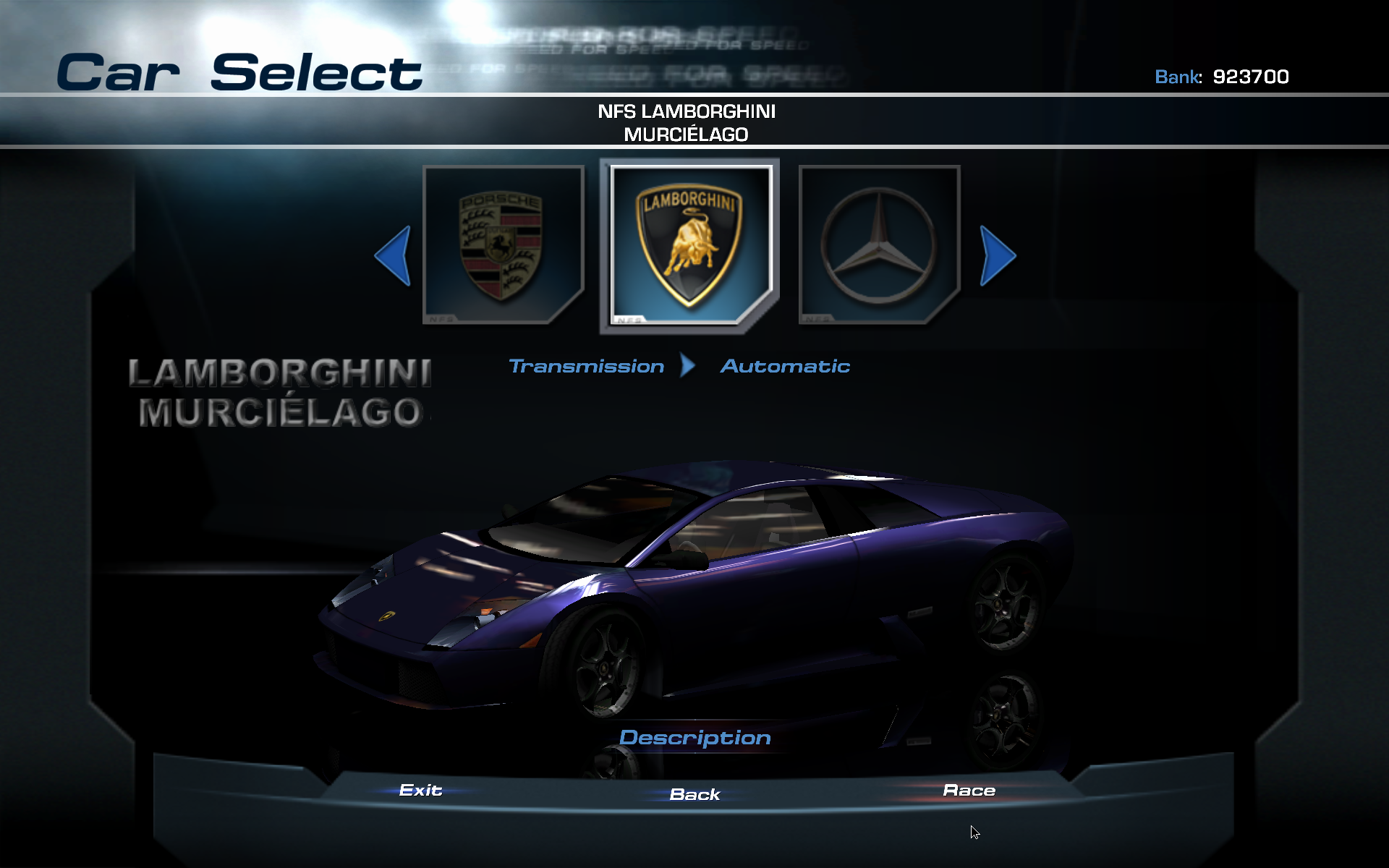This screenshot has height=868, width=1389.
Task: Change the Automatic transmission value
Action: [x=785, y=366]
